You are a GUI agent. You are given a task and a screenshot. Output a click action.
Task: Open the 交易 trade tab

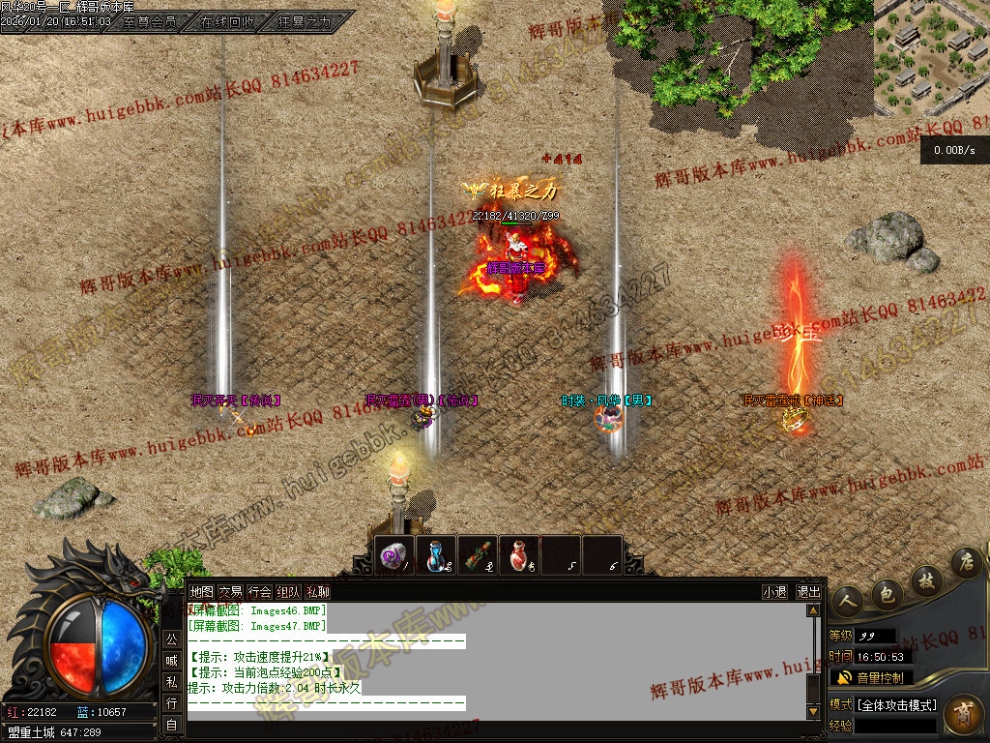tap(230, 592)
